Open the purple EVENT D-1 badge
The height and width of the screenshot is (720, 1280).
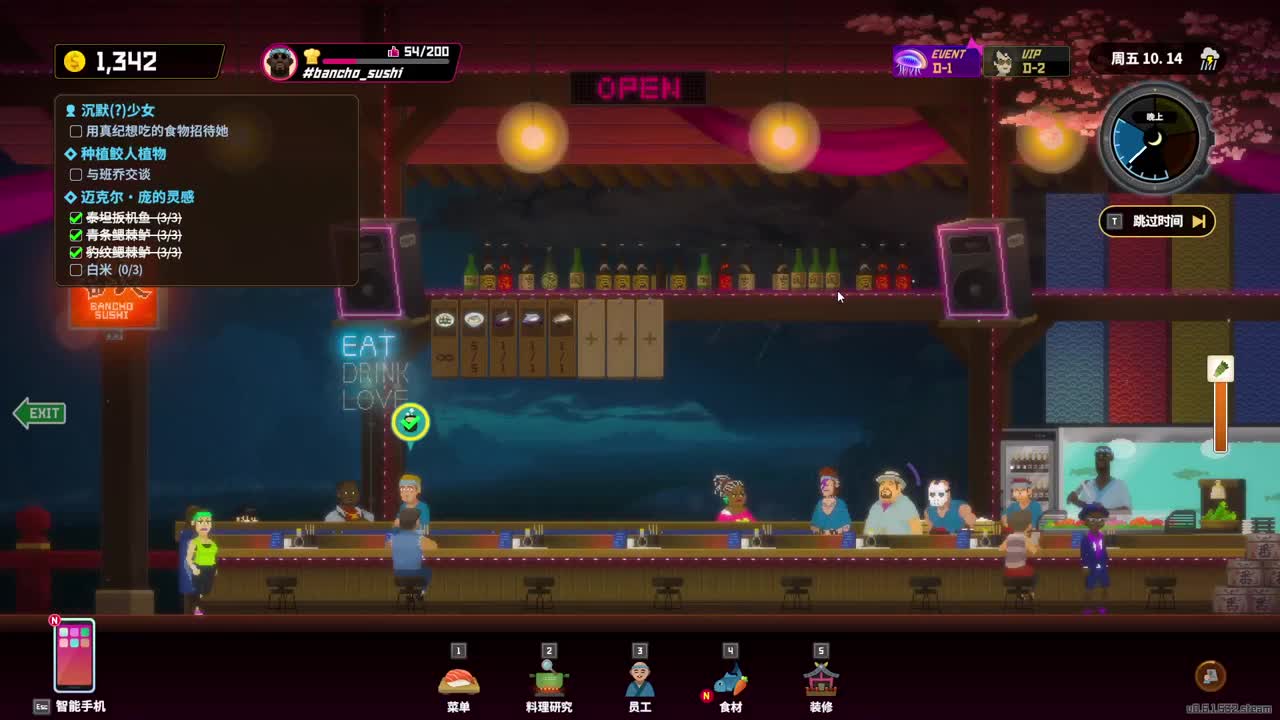click(936, 61)
